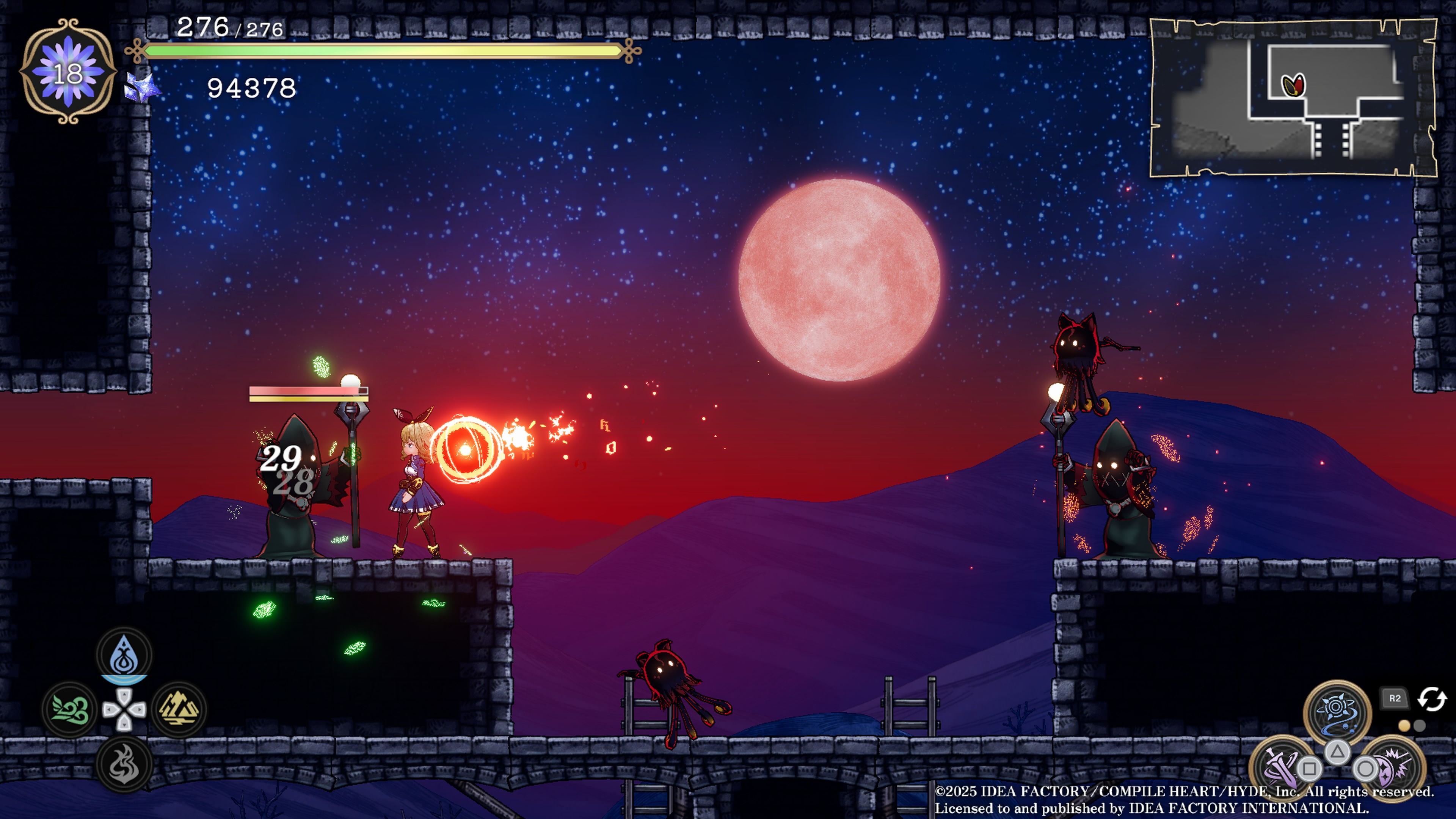
Task: Click the level 18 flower emblem
Action: click(68, 72)
